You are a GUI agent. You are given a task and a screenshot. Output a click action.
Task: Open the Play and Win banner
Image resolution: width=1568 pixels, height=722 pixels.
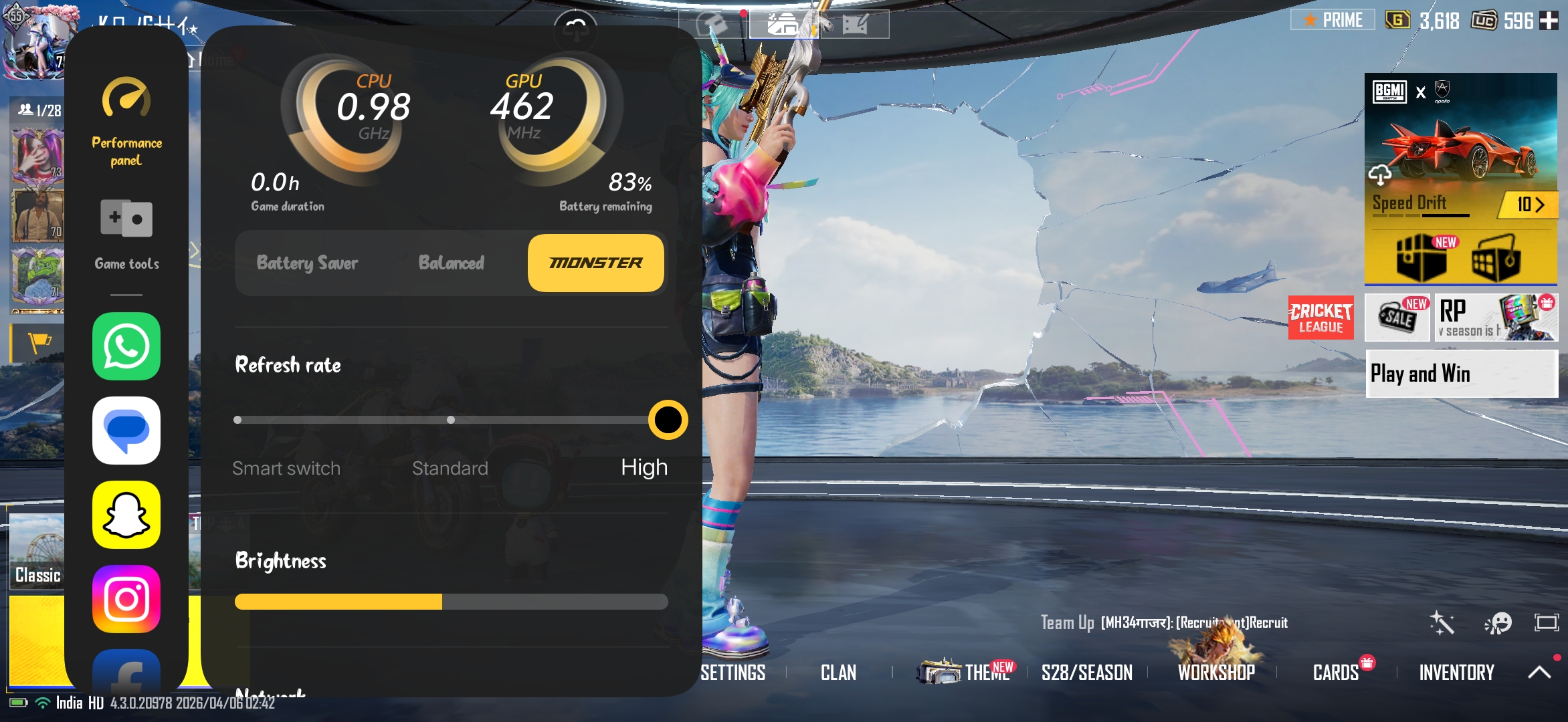[1461, 374]
